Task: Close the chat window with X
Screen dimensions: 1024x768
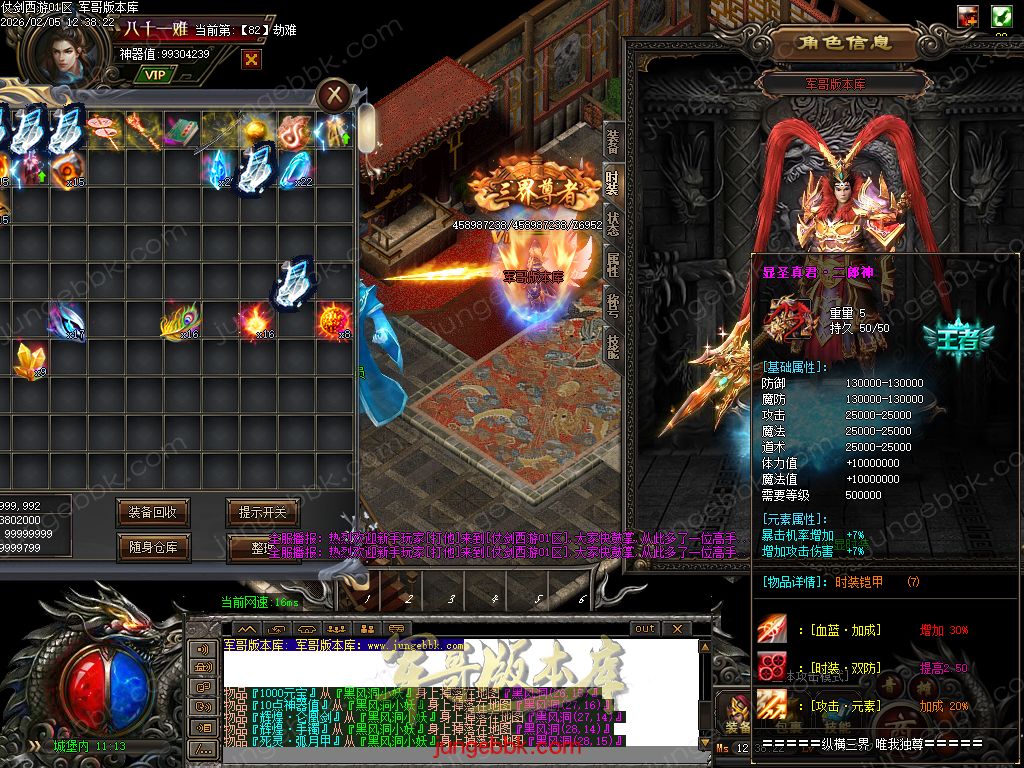Action: coord(677,628)
